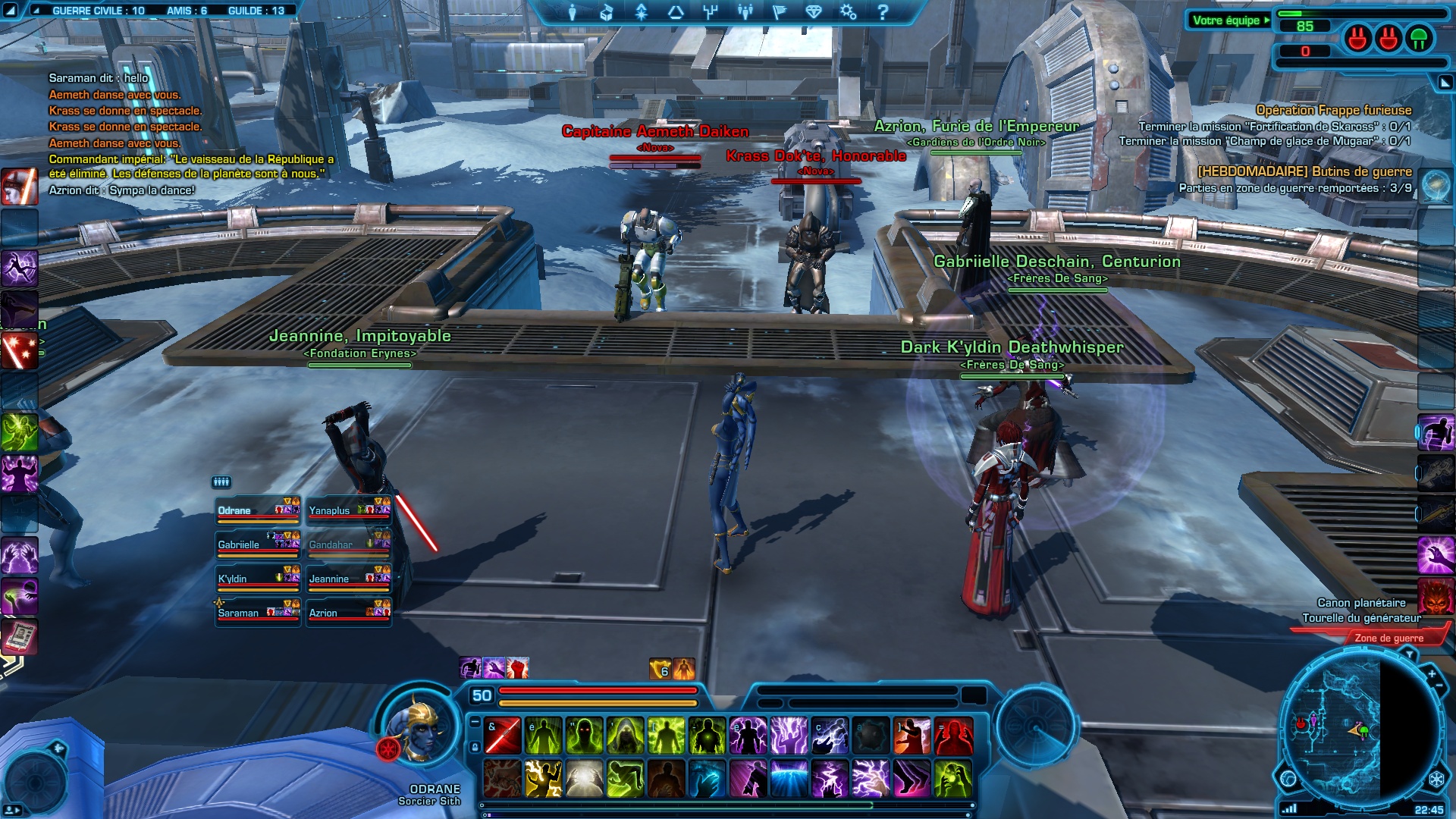This screenshot has height=819, width=1456.
Task: Open the preferences gear icon
Action: tap(848, 12)
